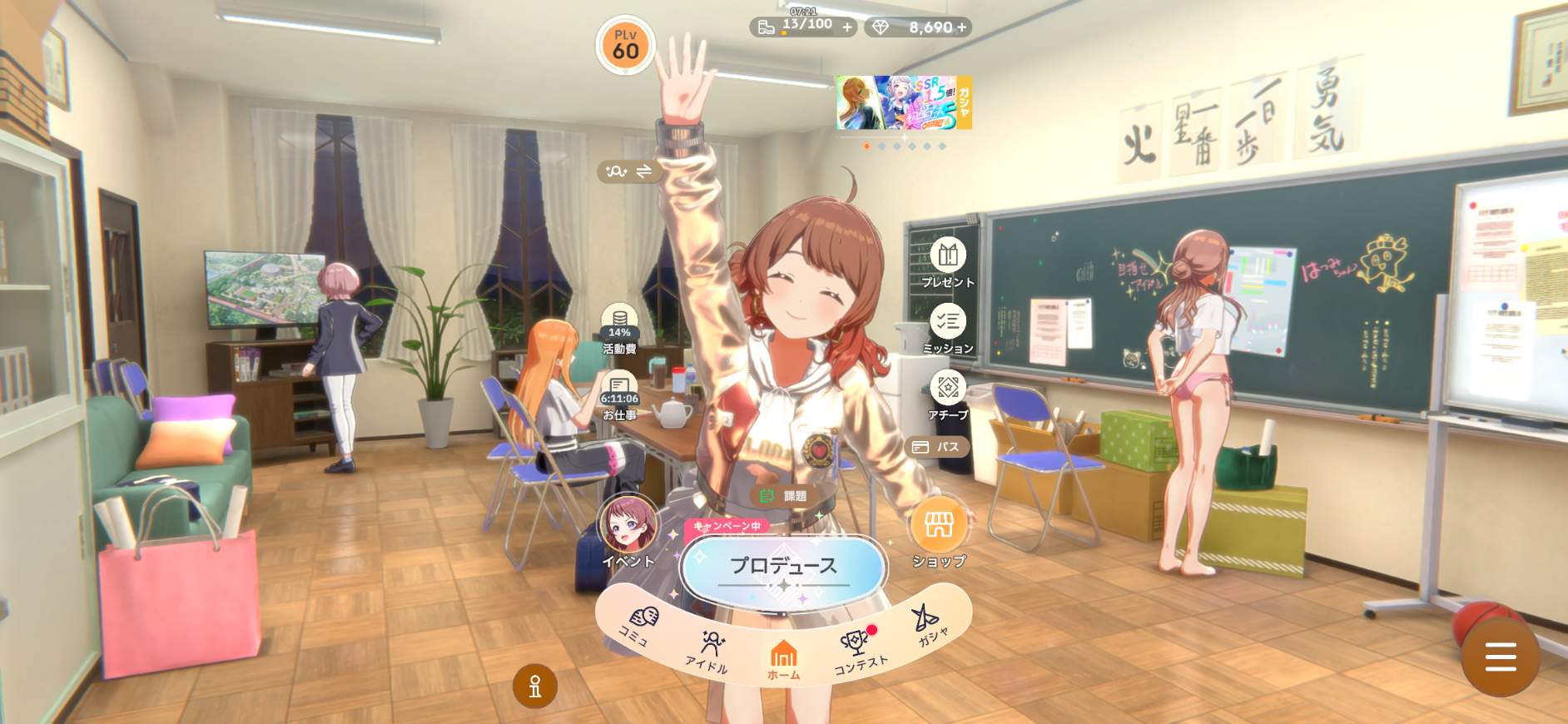The height and width of the screenshot is (724, 1568).
Task: Switch to the アイドル tab
Action: click(709, 651)
